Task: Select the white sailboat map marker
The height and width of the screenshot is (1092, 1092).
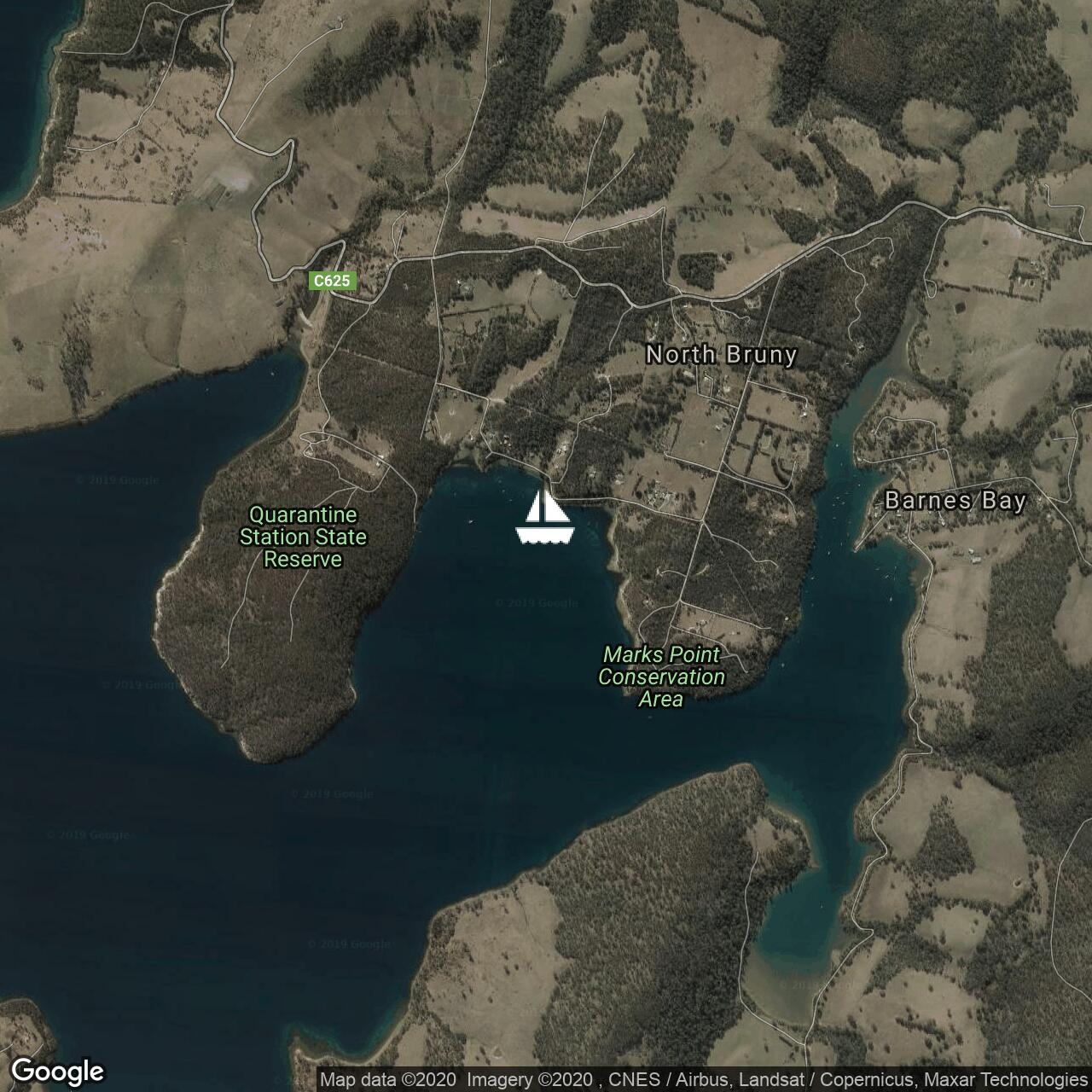Action: 545,517
